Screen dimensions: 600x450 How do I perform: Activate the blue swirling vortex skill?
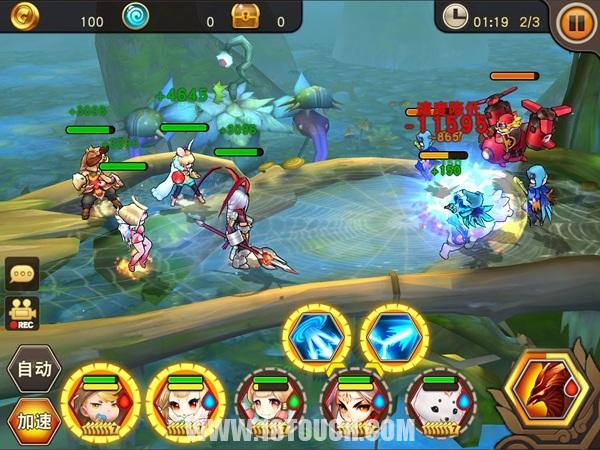(317, 336)
